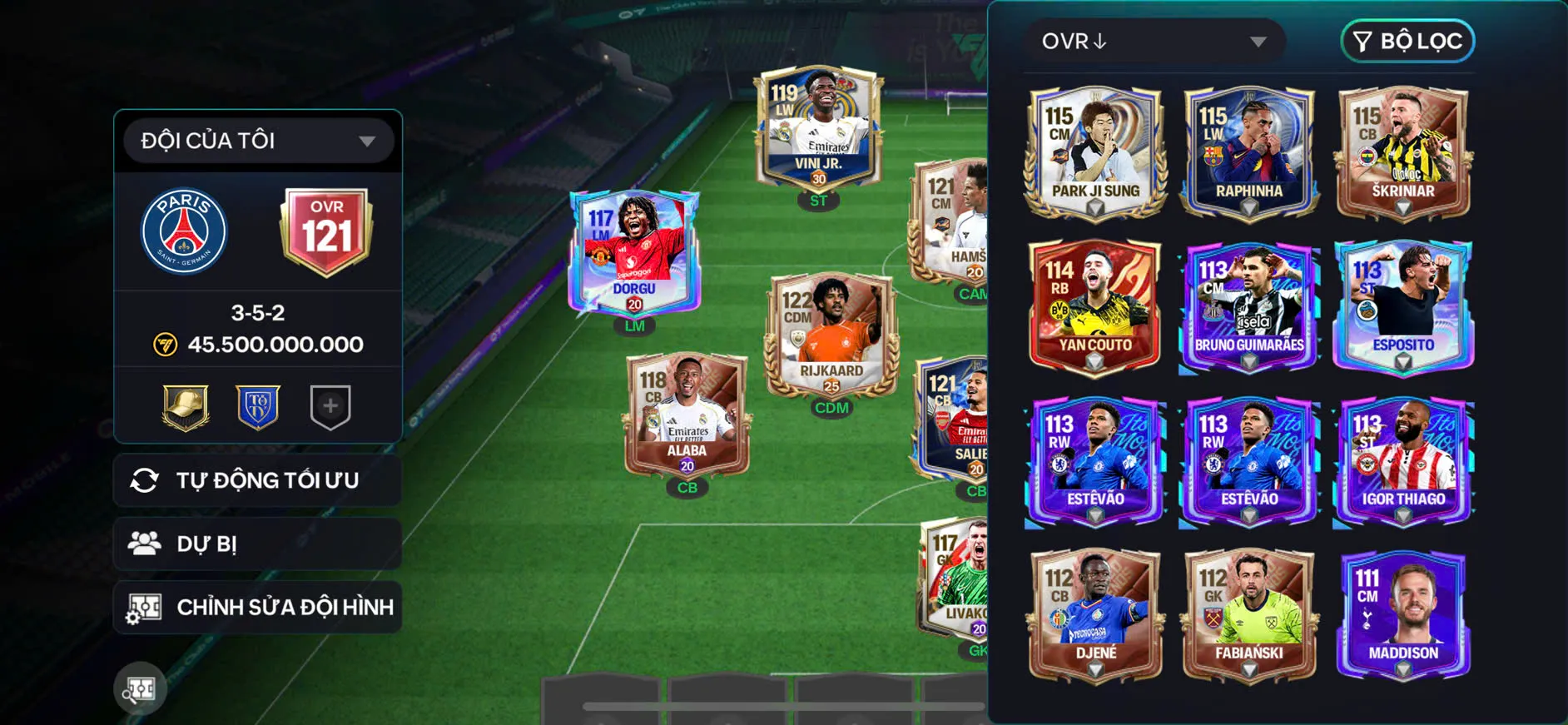Click the red OVR 121 rating badge
This screenshot has width=1568, height=725.
pos(326,231)
